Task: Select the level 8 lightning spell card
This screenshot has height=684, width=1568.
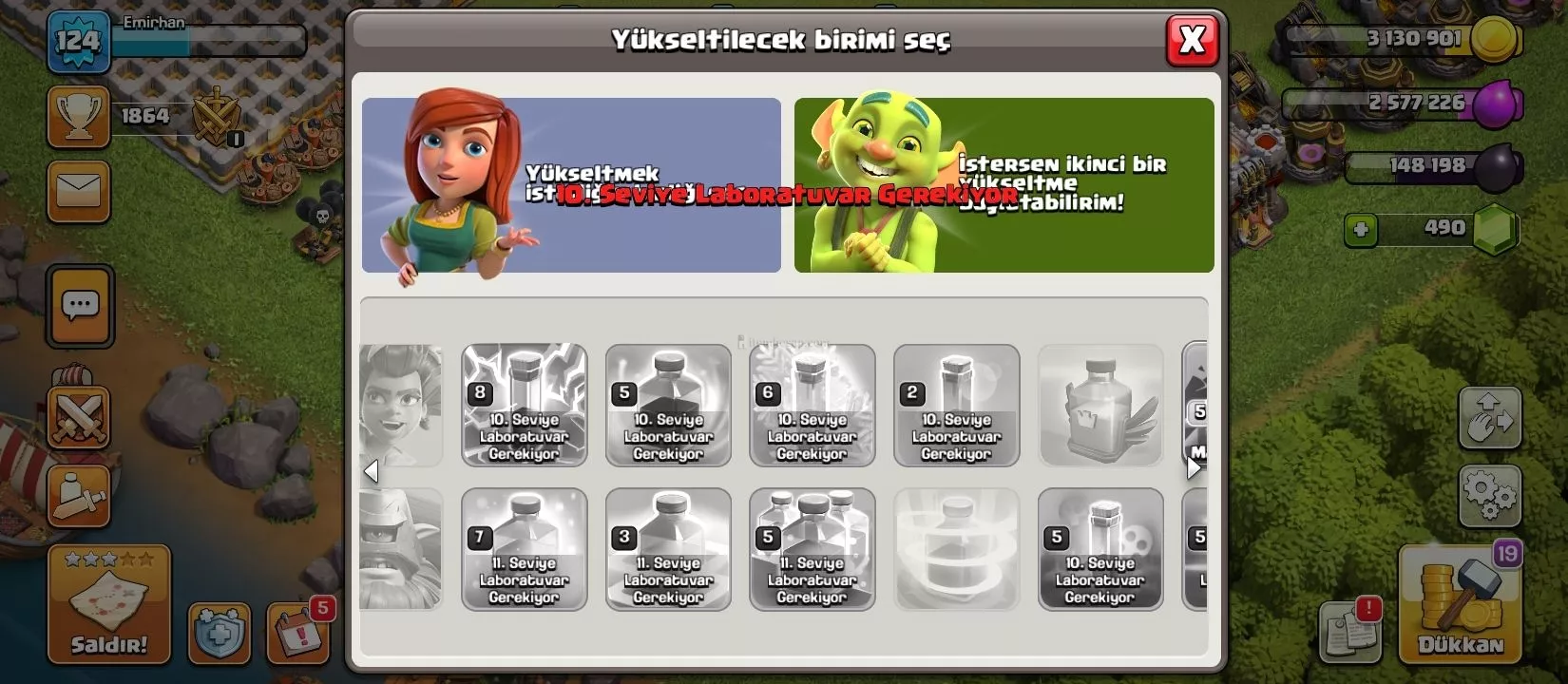Action: pyautogui.click(x=524, y=406)
